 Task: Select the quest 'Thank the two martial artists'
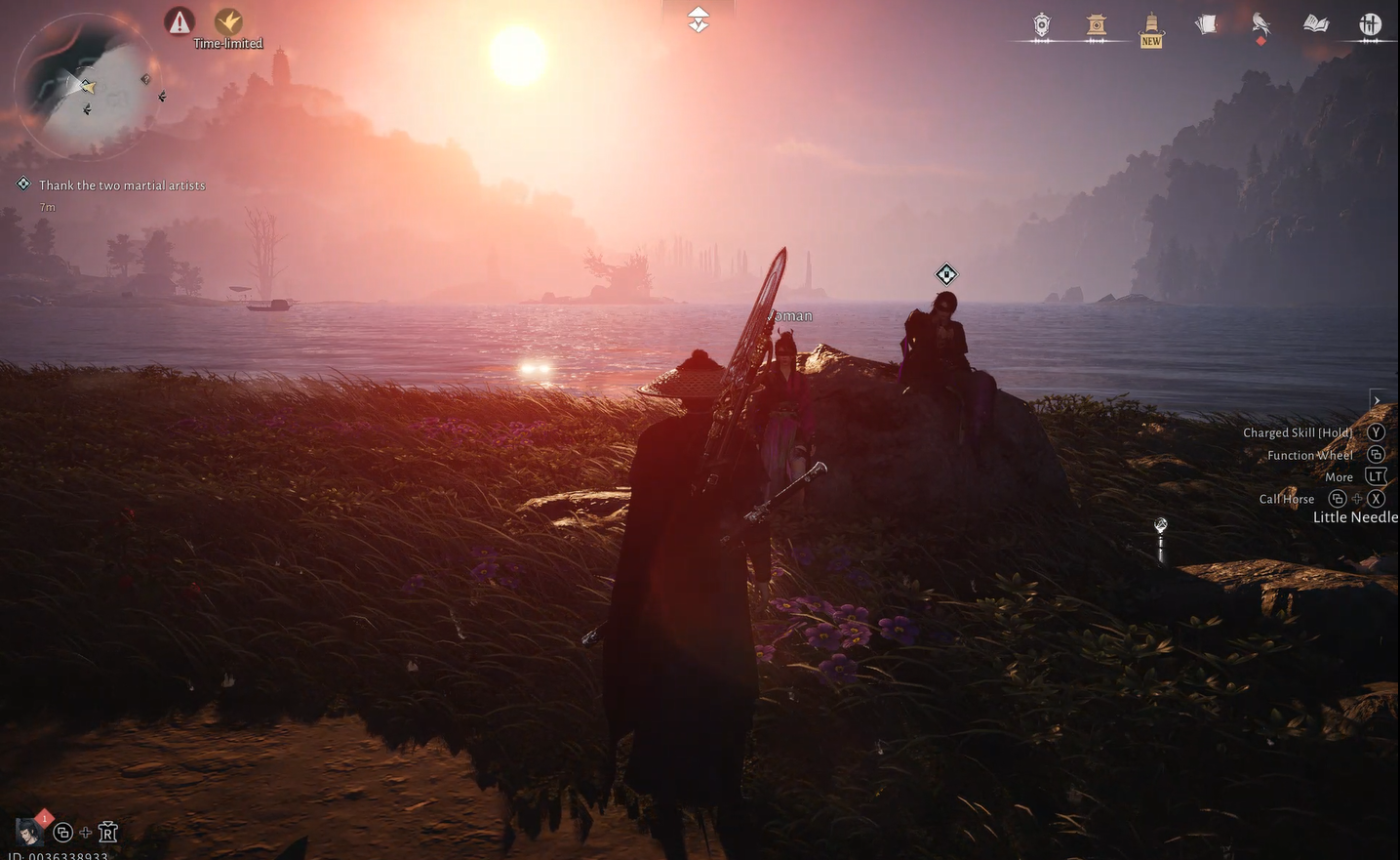pyautogui.click(x=121, y=184)
